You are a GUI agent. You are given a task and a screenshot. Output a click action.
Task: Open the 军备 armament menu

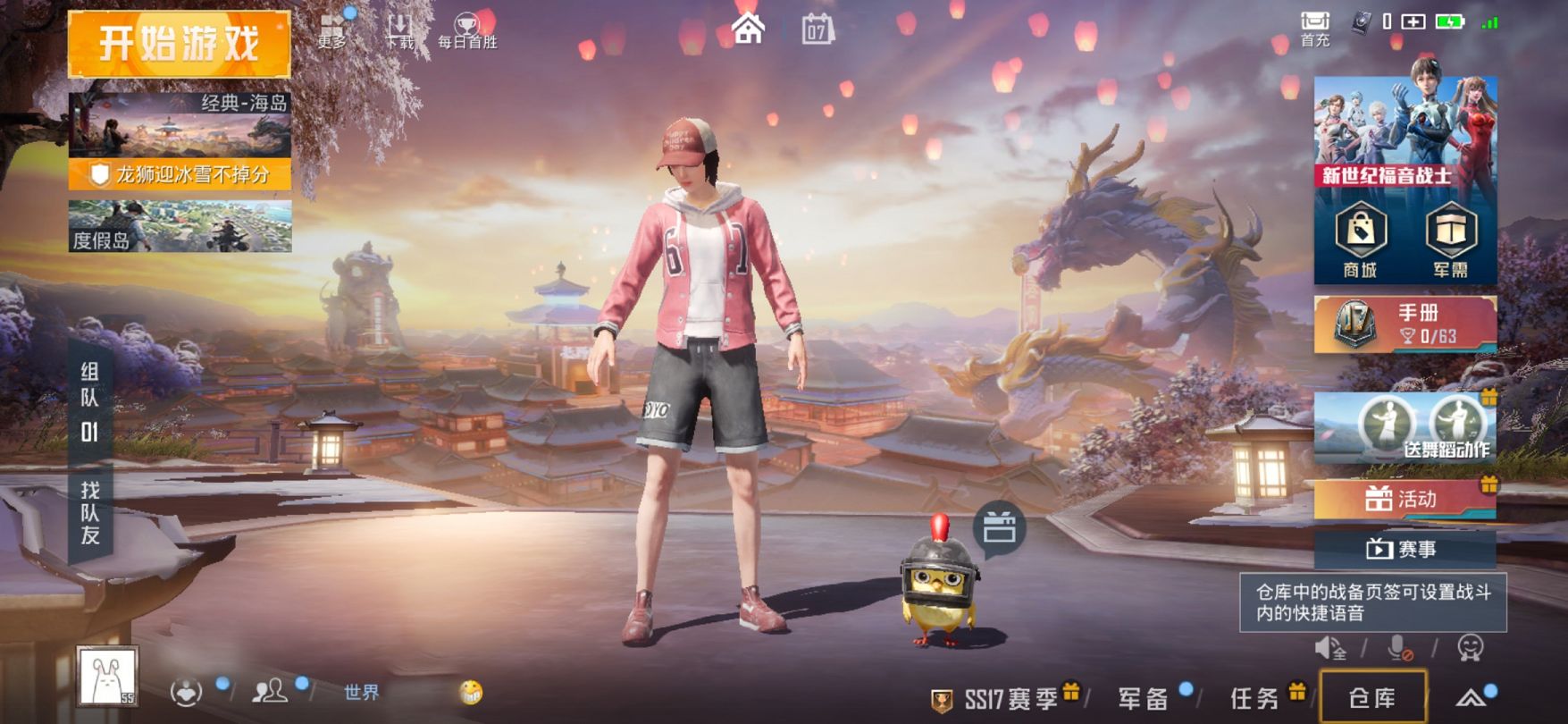(x=1143, y=698)
